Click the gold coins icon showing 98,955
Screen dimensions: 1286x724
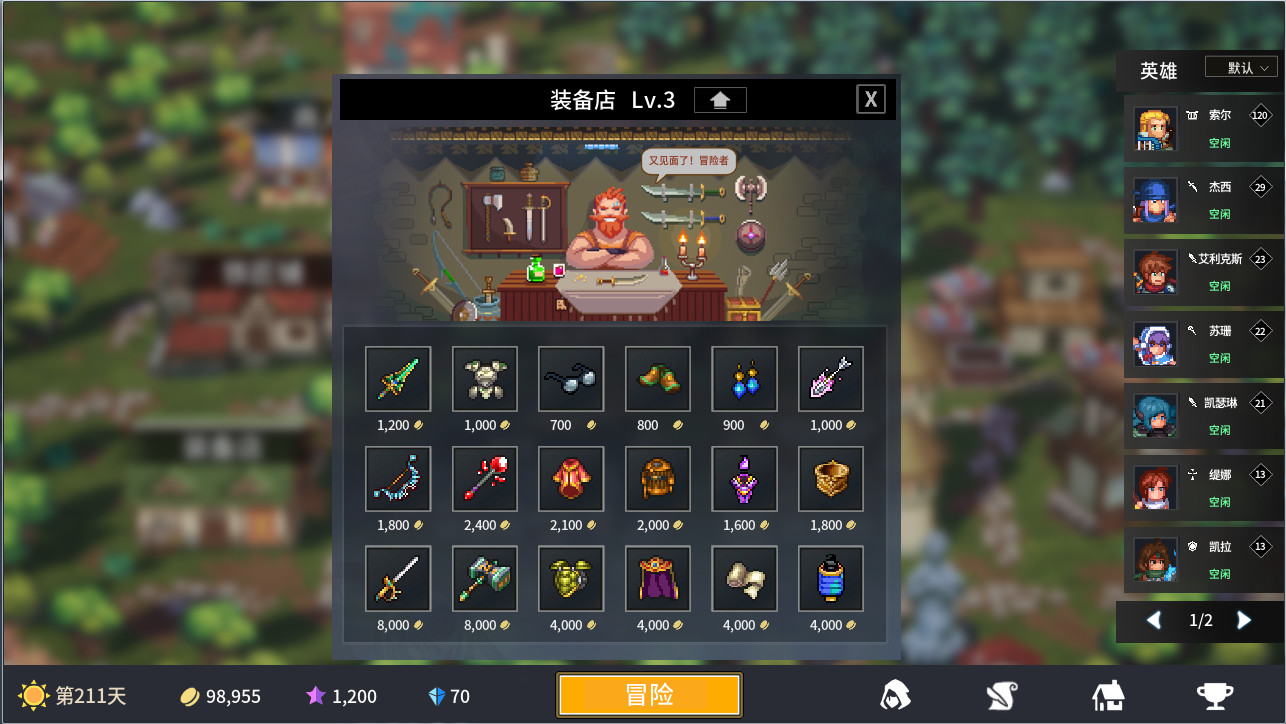[188, 696]
